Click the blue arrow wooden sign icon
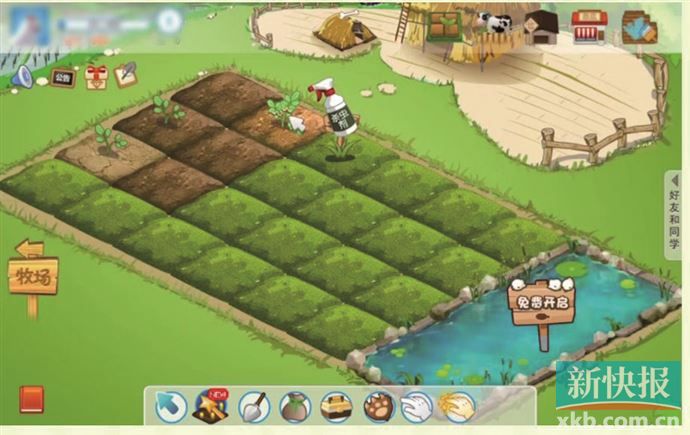The height and width of the screenshot is (435, 690). point(637,27)
